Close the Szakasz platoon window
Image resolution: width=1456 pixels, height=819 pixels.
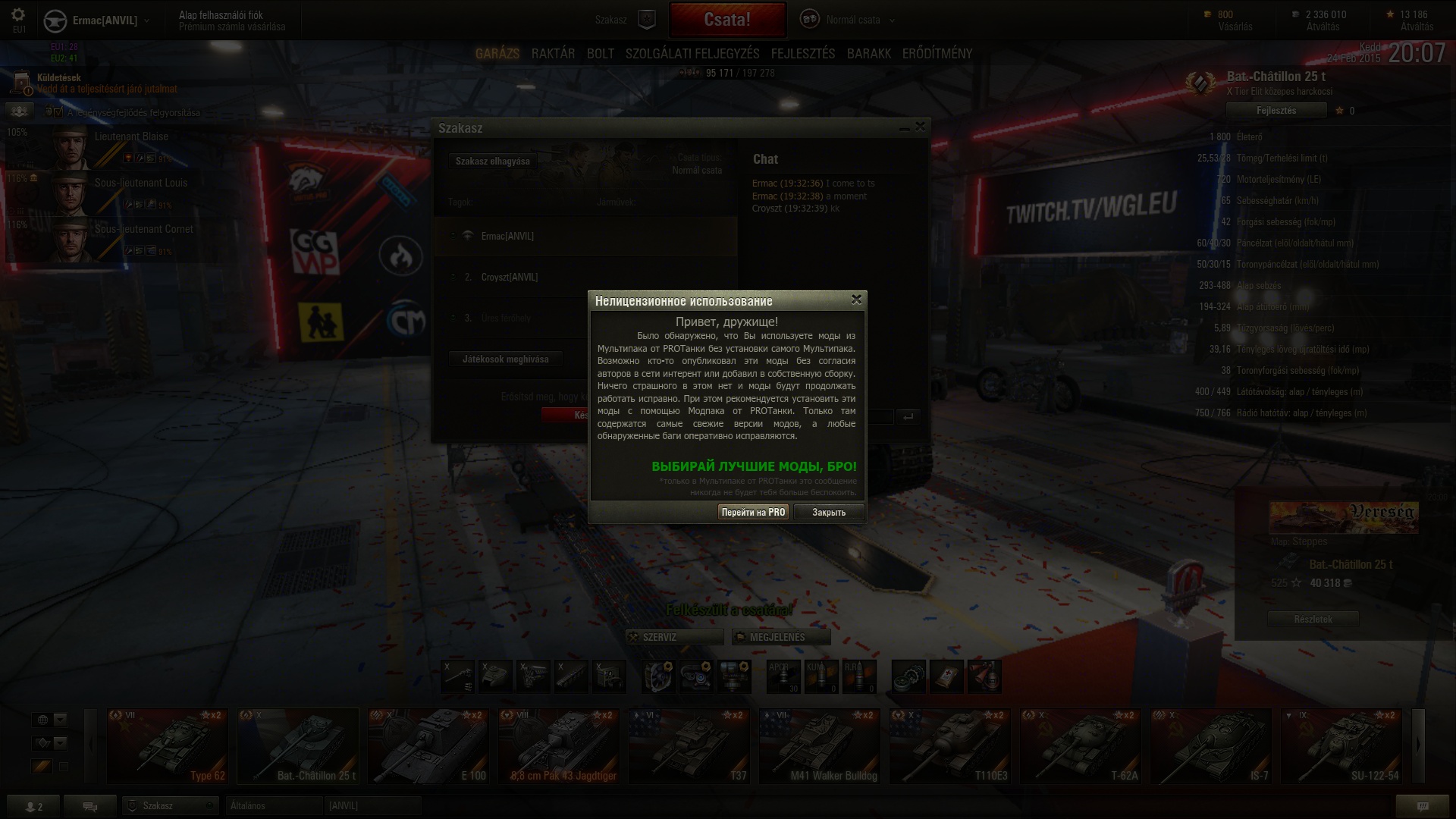[x=920, y=127]
